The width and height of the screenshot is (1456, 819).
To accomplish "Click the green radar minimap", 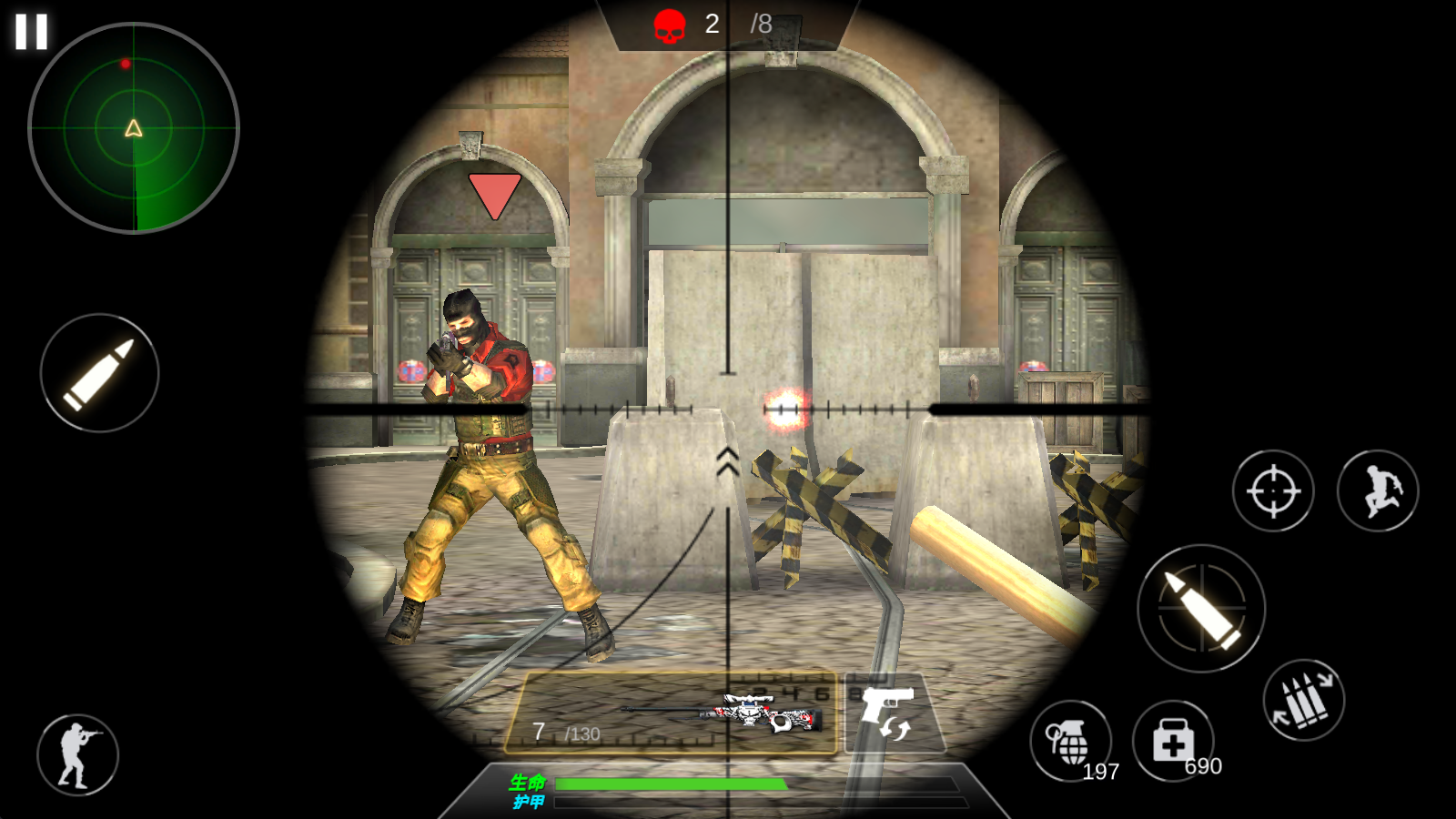I will 134,128.
